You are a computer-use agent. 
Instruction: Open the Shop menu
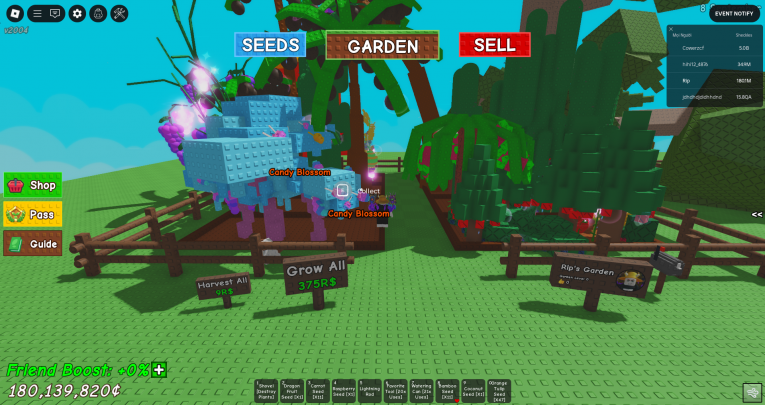click(33, 185)
